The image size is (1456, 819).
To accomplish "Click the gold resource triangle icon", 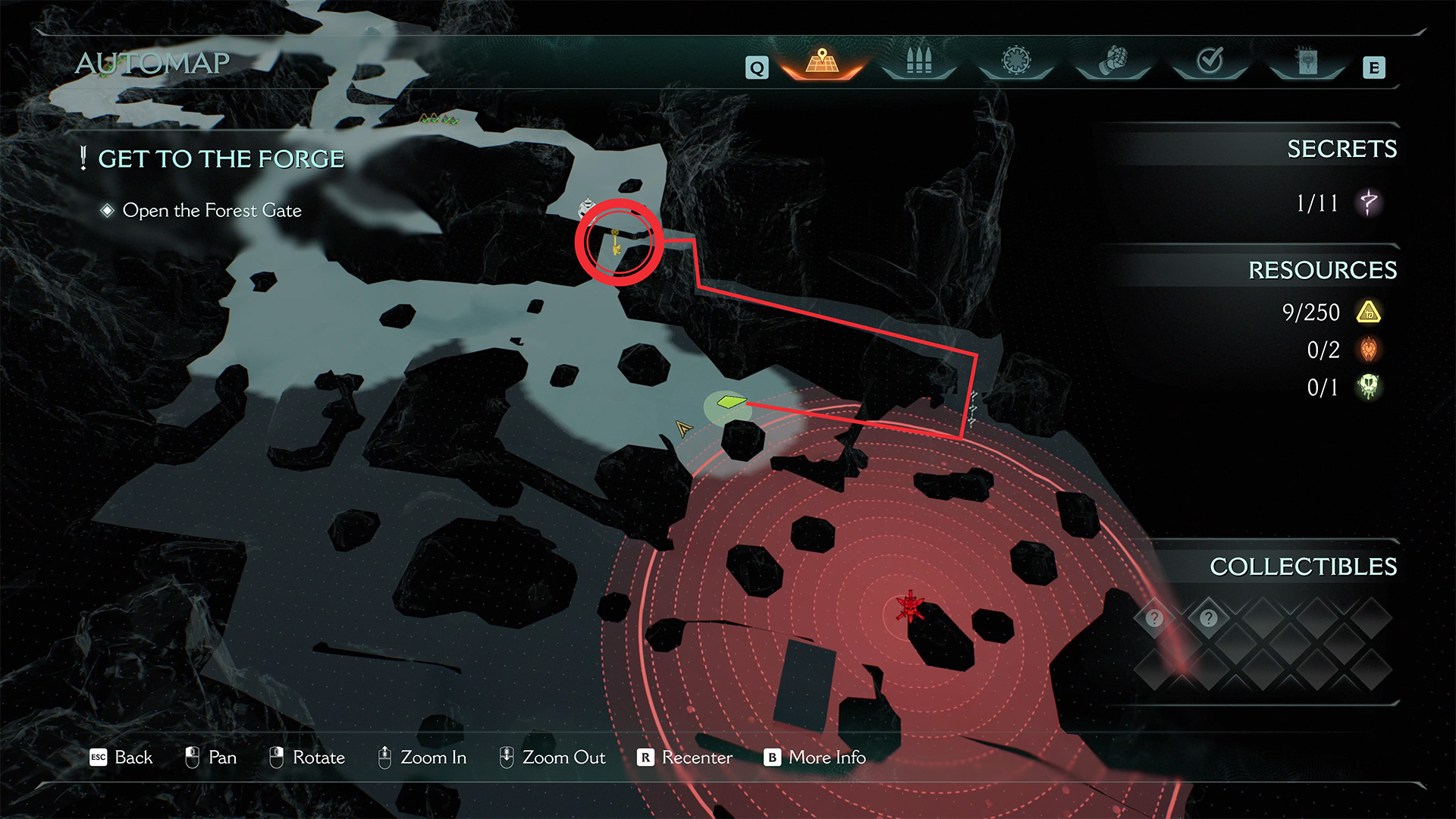I will [x=1369, y=312].
